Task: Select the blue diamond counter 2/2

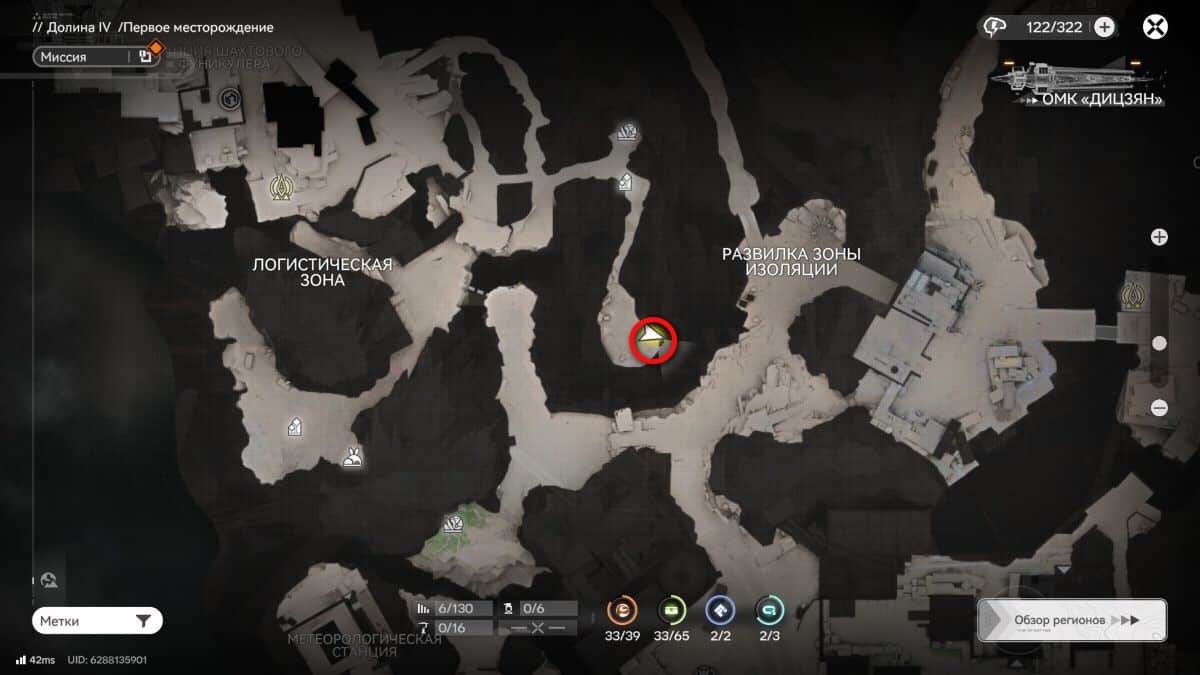Action: coord(720,609)
